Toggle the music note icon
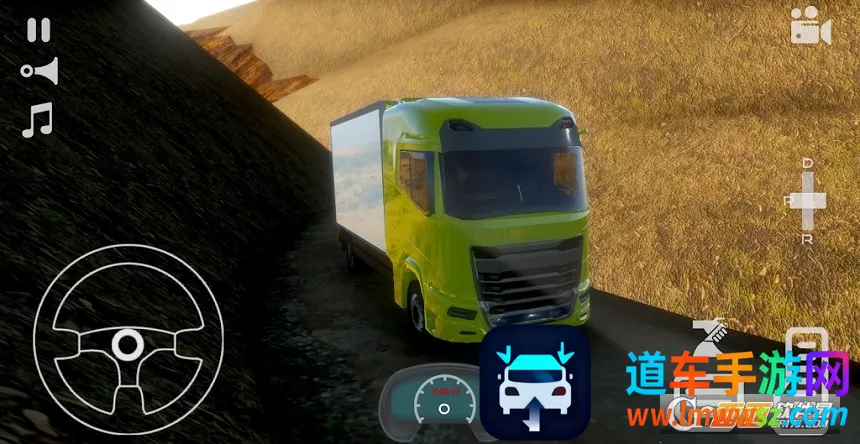Screen dimensions: 860x444 pyautogui.click(x=37, y=119)
